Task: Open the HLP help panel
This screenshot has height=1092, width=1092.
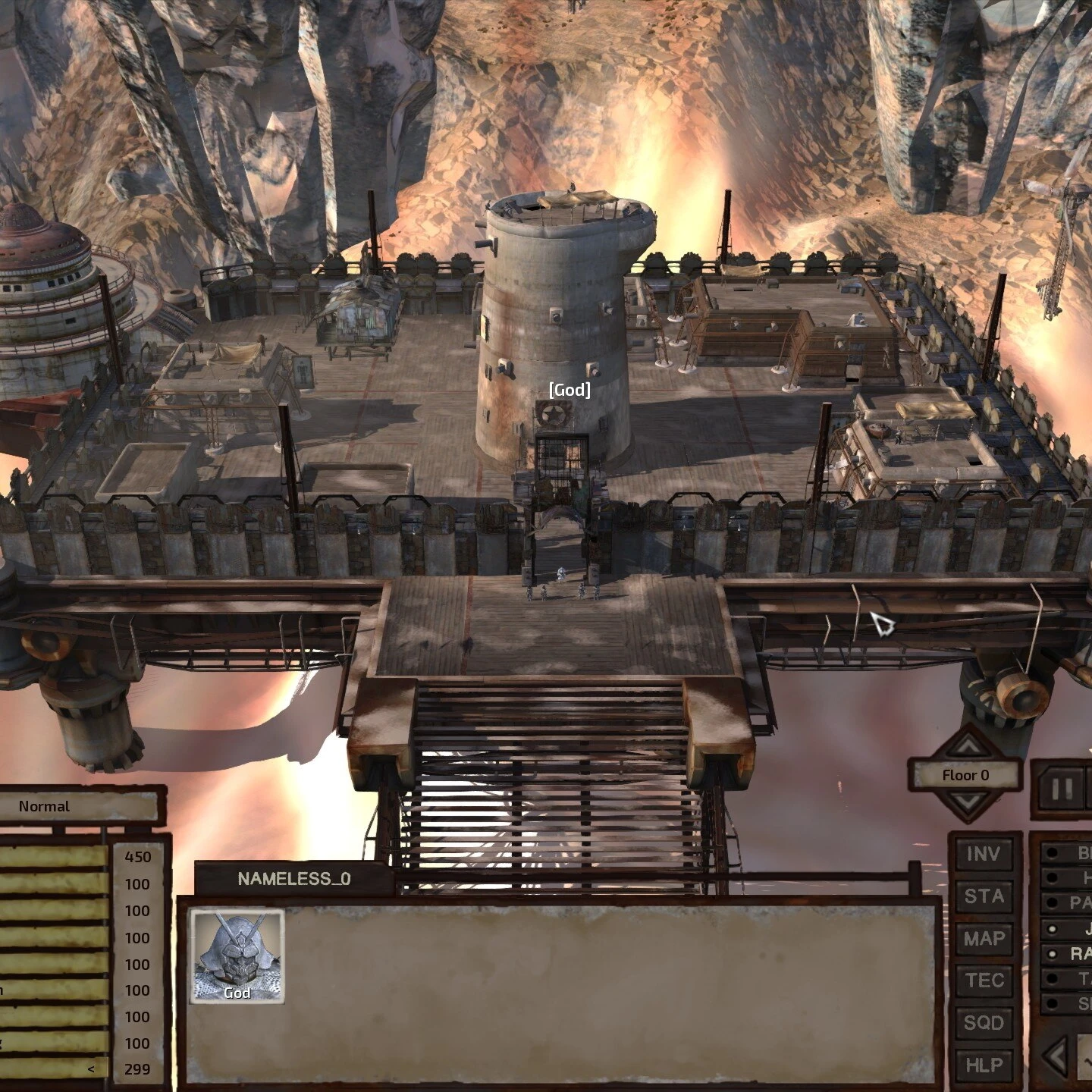Action: (984, 1064)
